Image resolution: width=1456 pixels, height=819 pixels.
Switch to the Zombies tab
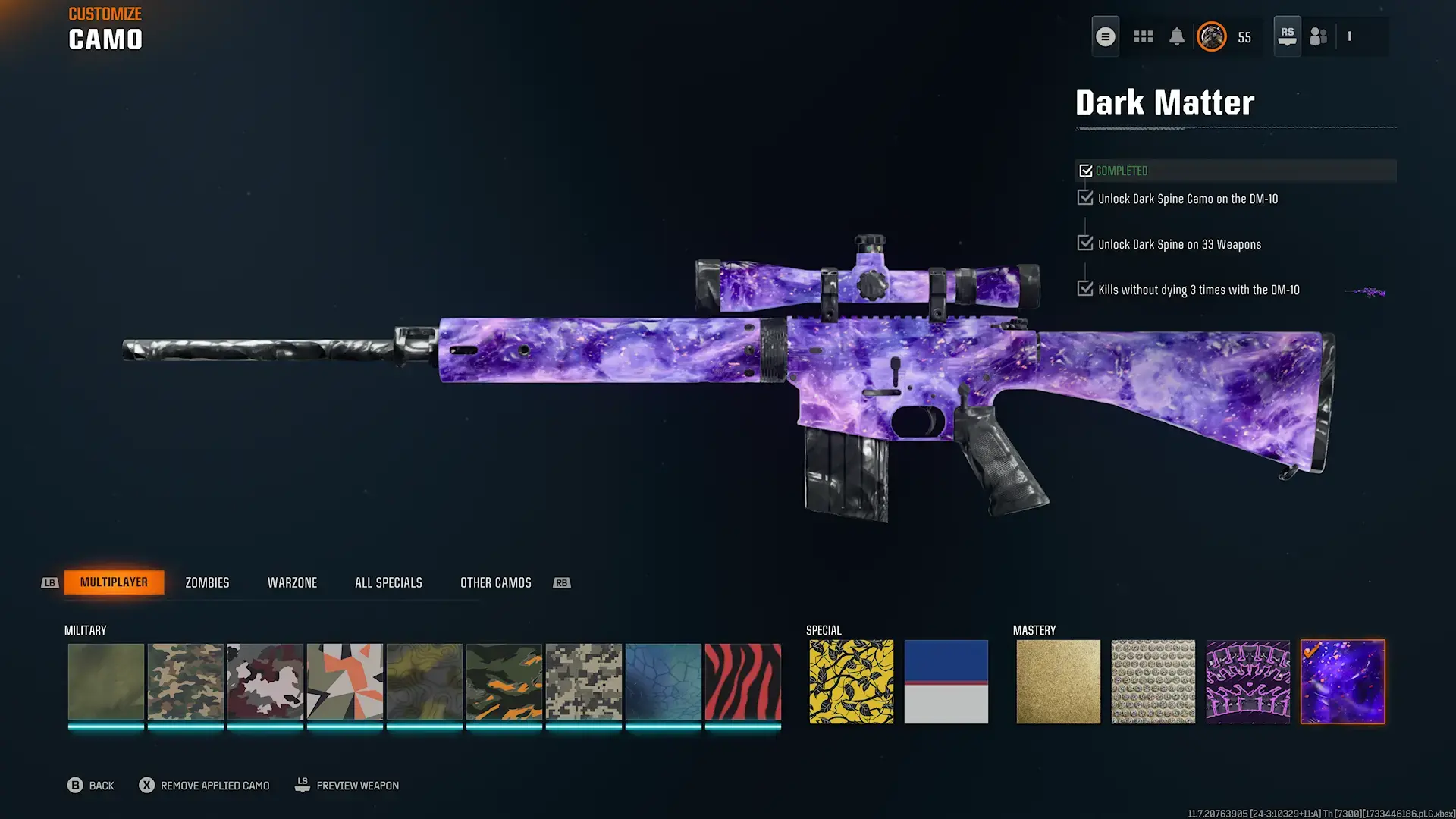pos(206,582)
